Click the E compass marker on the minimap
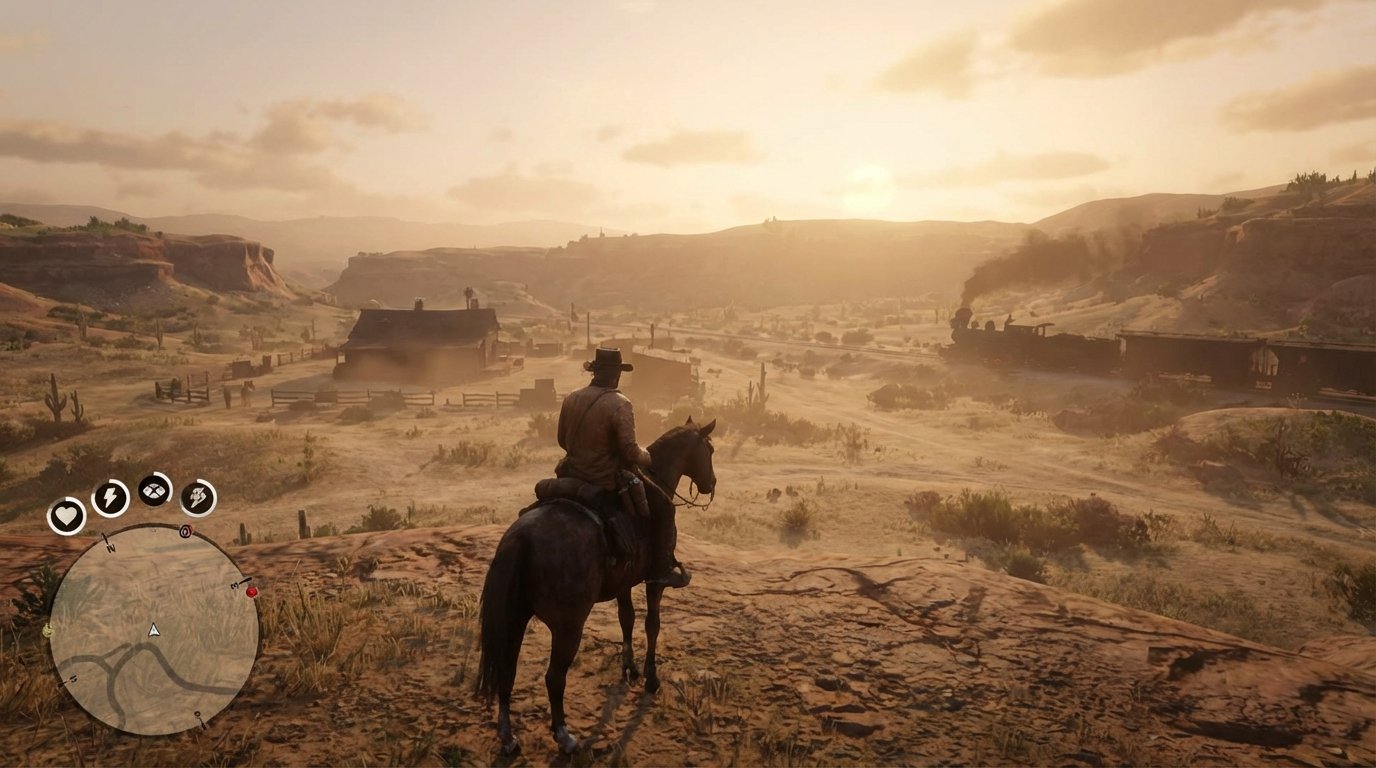The image size is (1376, 768). click(x=234, y=584)
